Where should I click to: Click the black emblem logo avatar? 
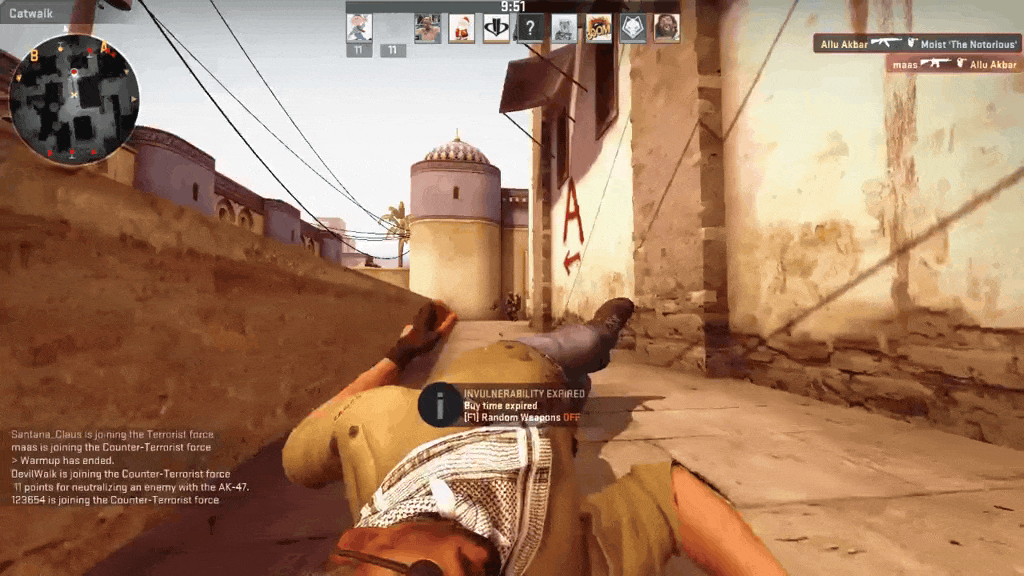pyautogui.click(x=496, y=28)
